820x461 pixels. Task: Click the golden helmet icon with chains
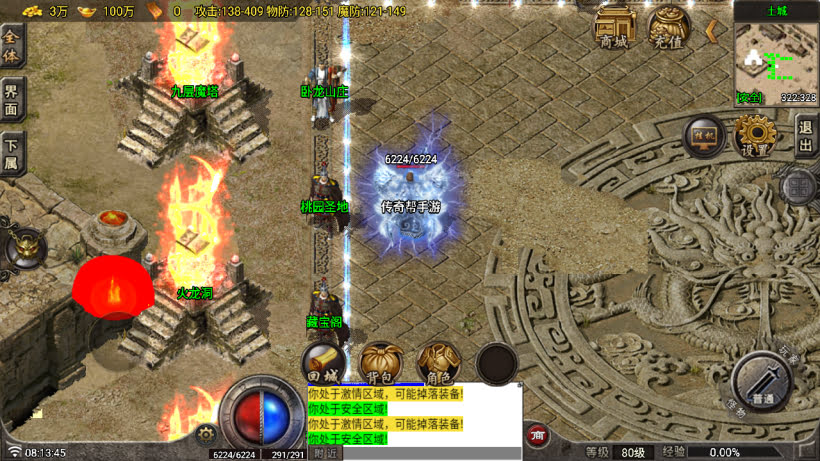pyautogui.click(x=24, y=247)
